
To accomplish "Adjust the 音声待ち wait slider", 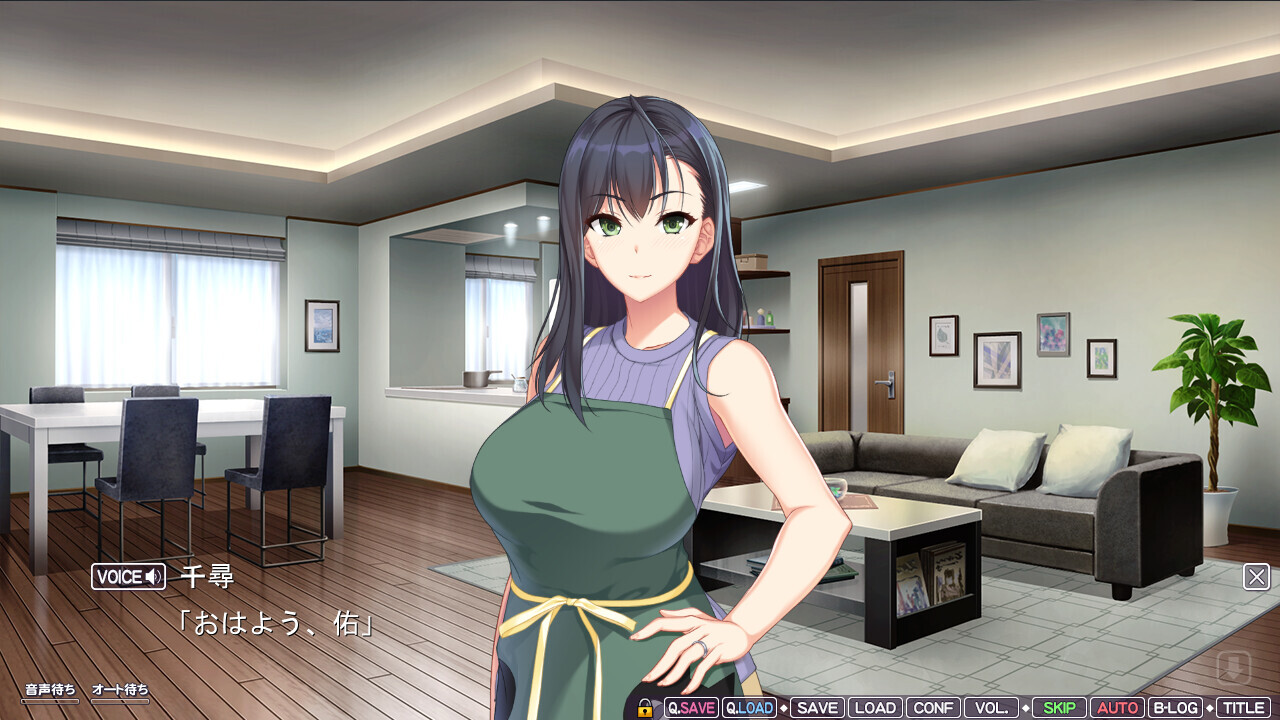I will point(50,701).
